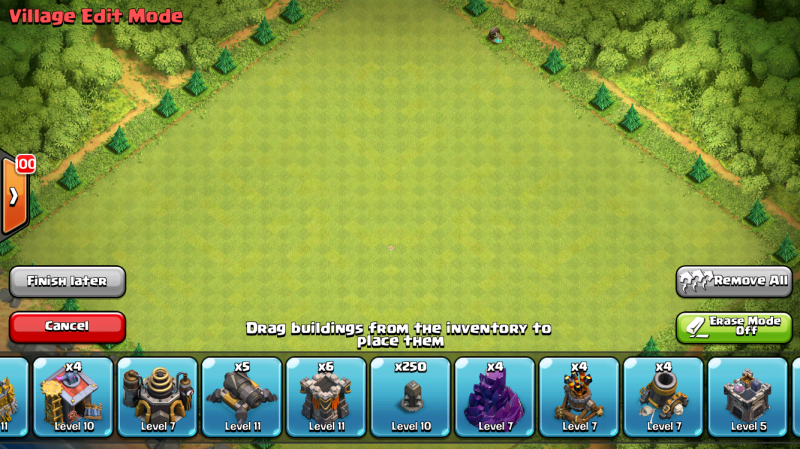Pick the single Level 7 gold-coiled building
The width and height of the screenshot is (800, 449).
click(158, 397)
